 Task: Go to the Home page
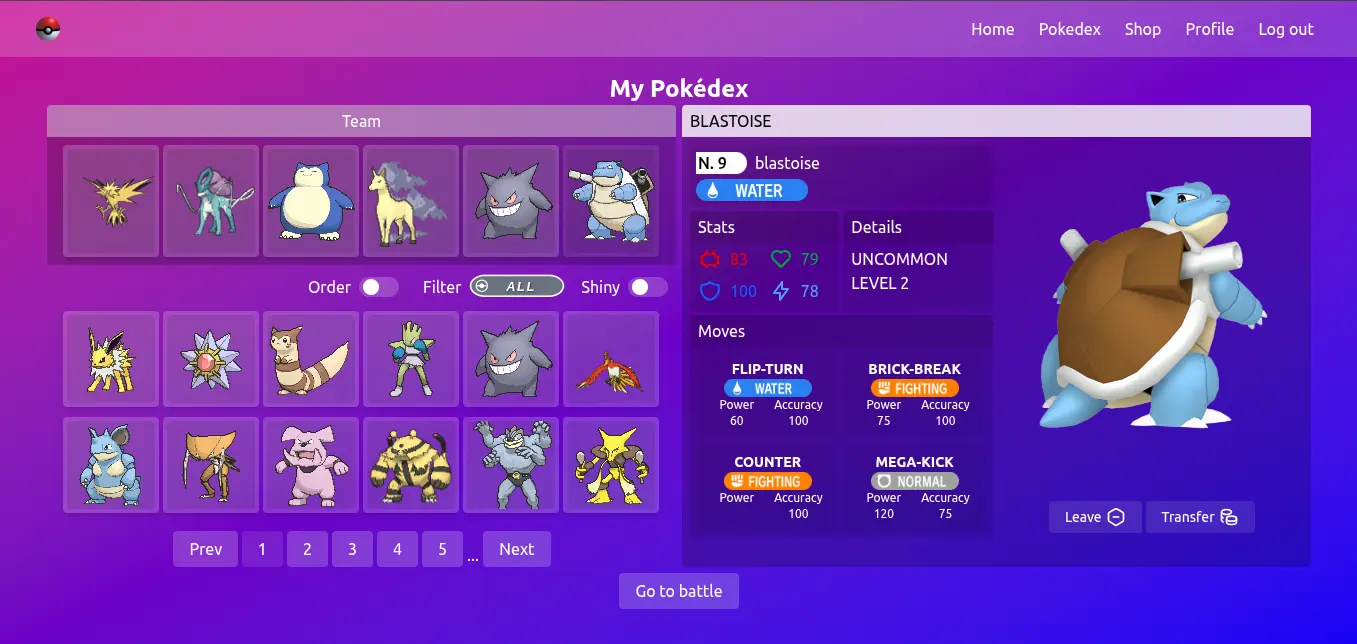coord(992,29)
